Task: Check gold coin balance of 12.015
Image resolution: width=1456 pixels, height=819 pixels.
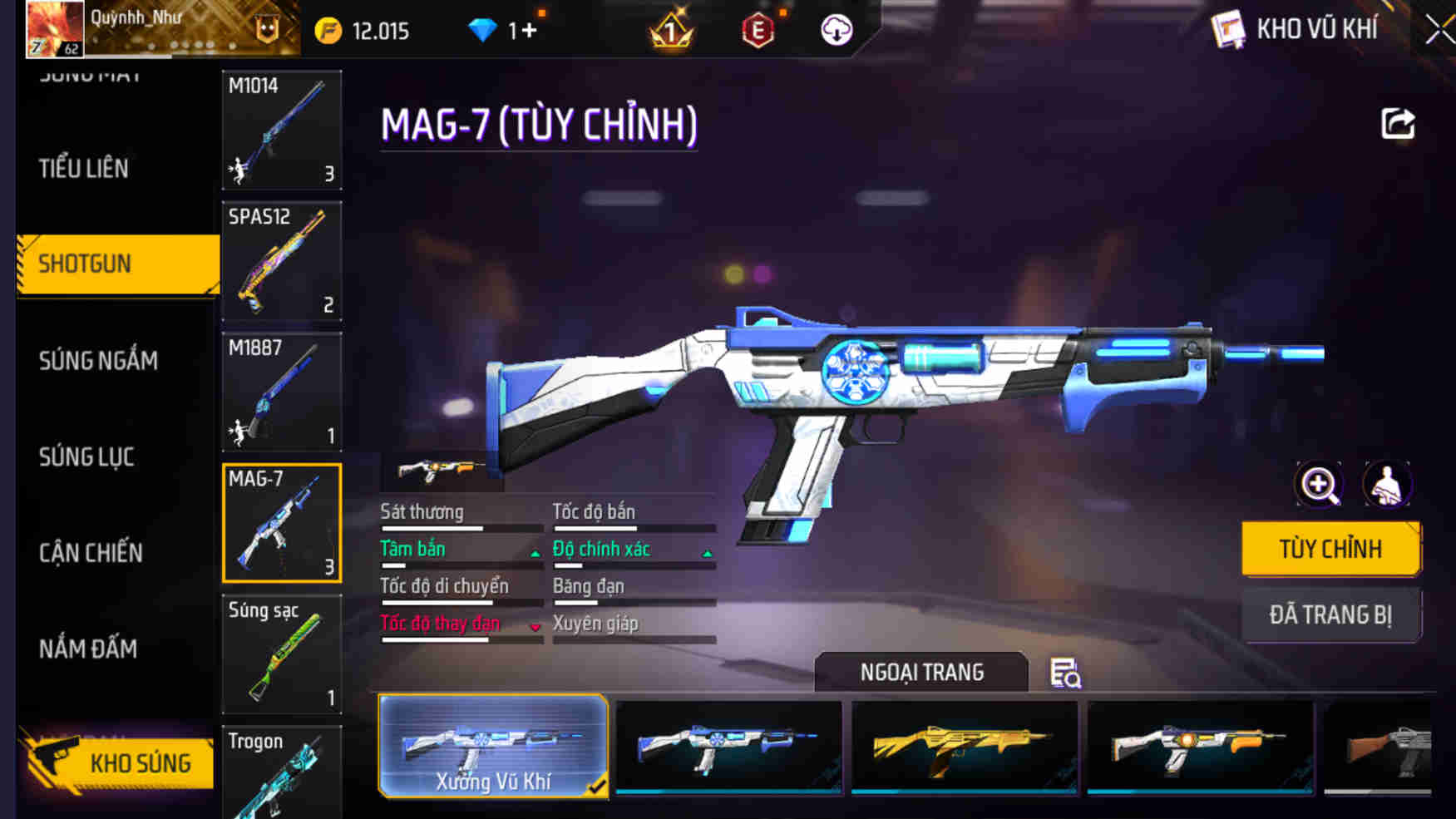Action: click(x=363, y=30)
